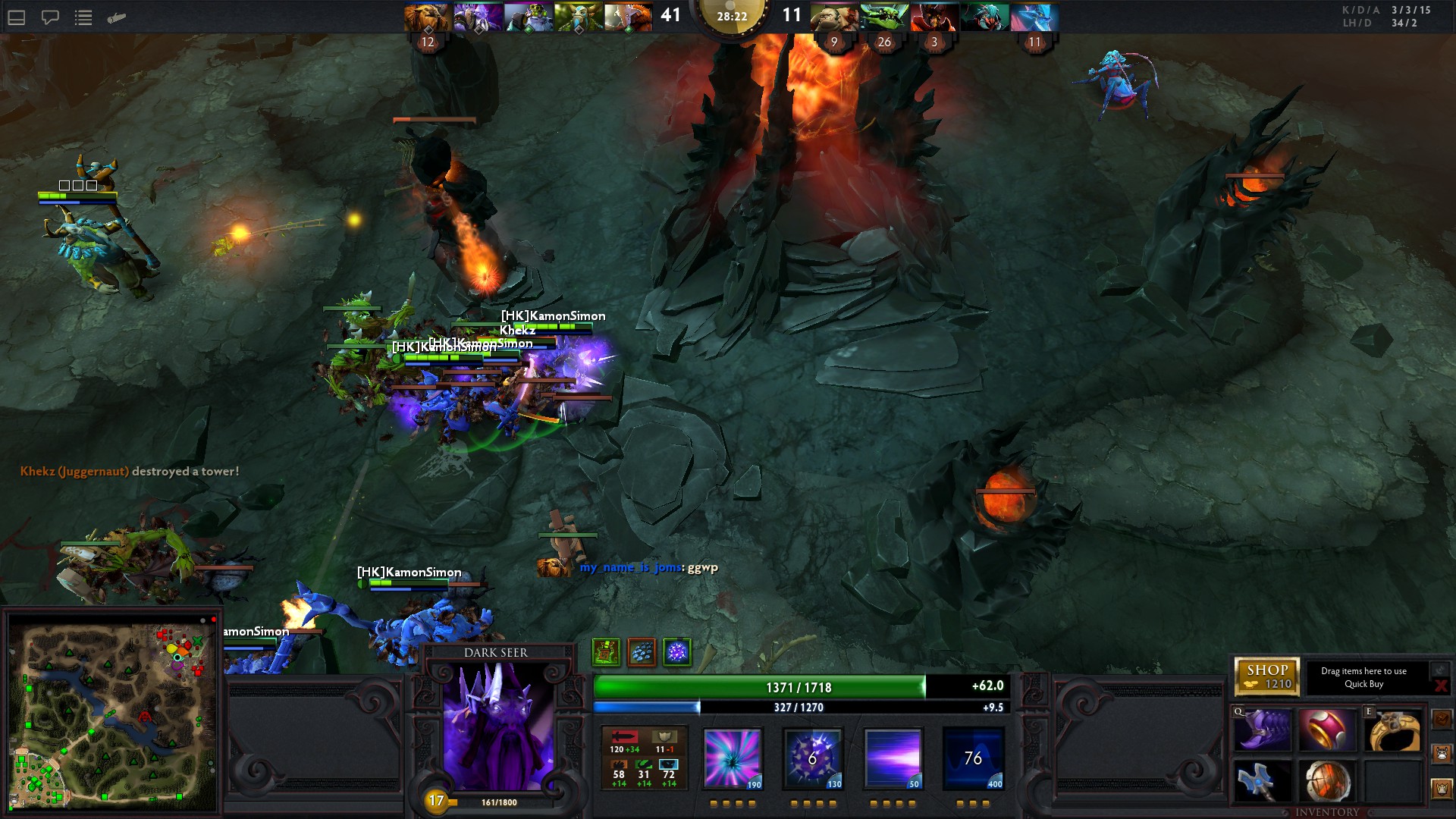Click the Ion Shell buff icon
The height and width of the screenshot is (819, 1456).
677,651
